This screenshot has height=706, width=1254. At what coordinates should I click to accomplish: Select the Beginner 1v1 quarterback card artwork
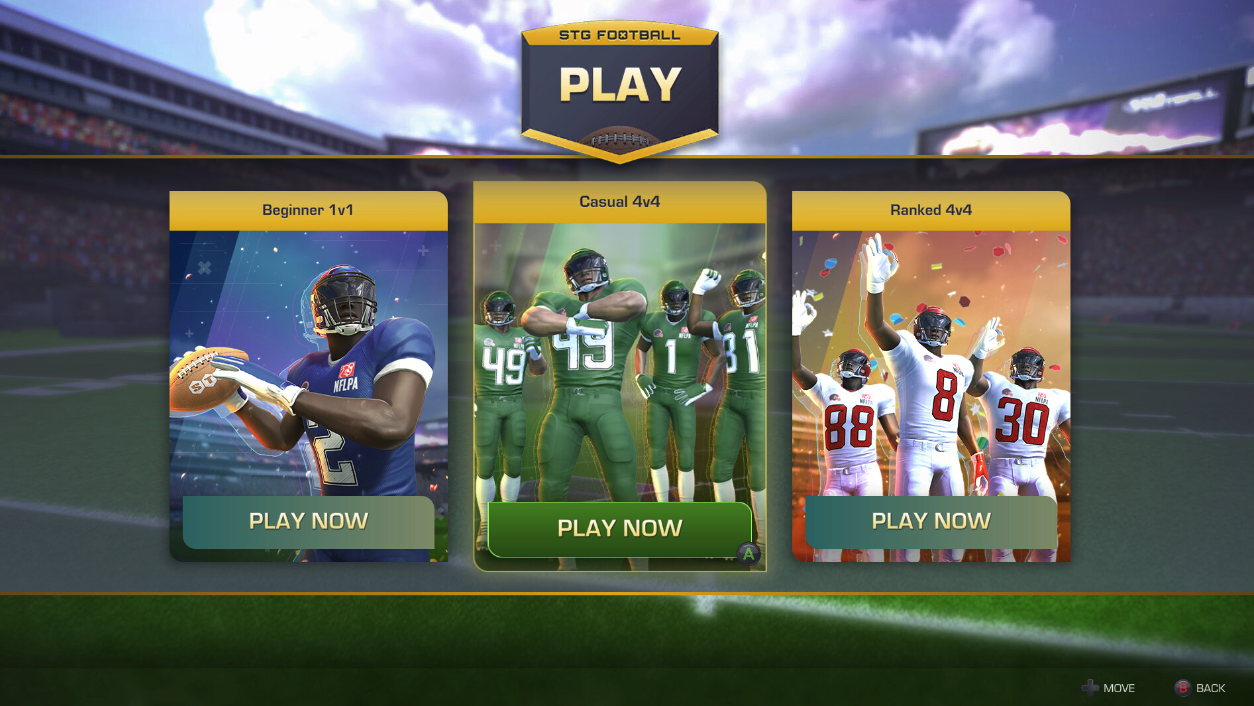[x=308, y=360]
